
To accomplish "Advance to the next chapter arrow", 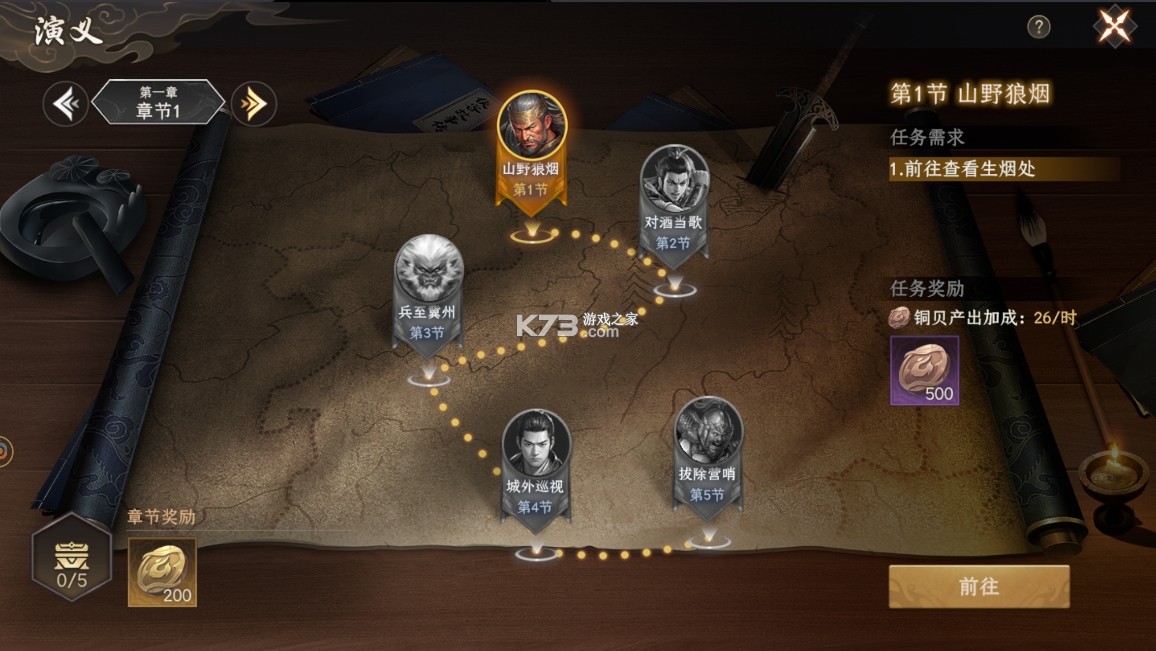I will tap(253, 103).
